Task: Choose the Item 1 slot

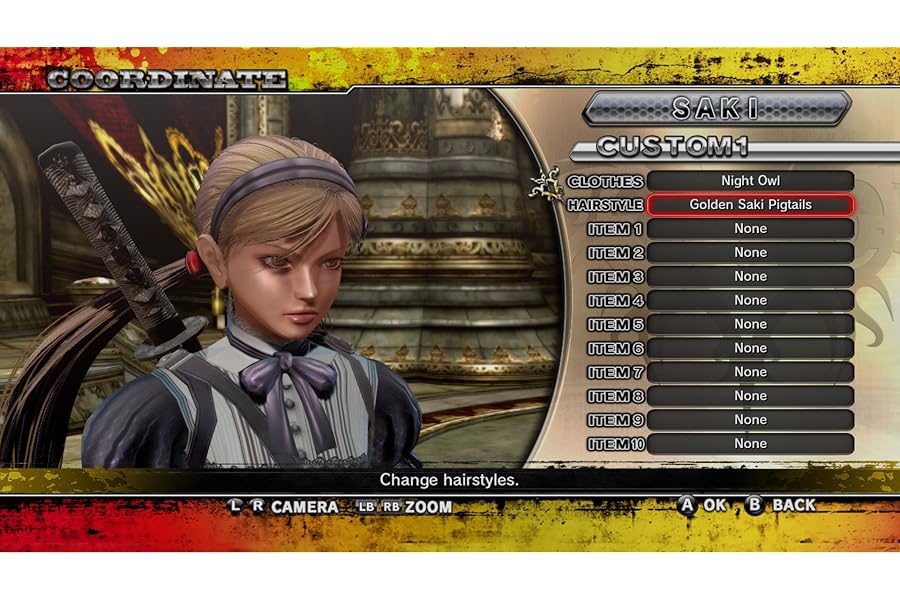Action: coord(750,229)
